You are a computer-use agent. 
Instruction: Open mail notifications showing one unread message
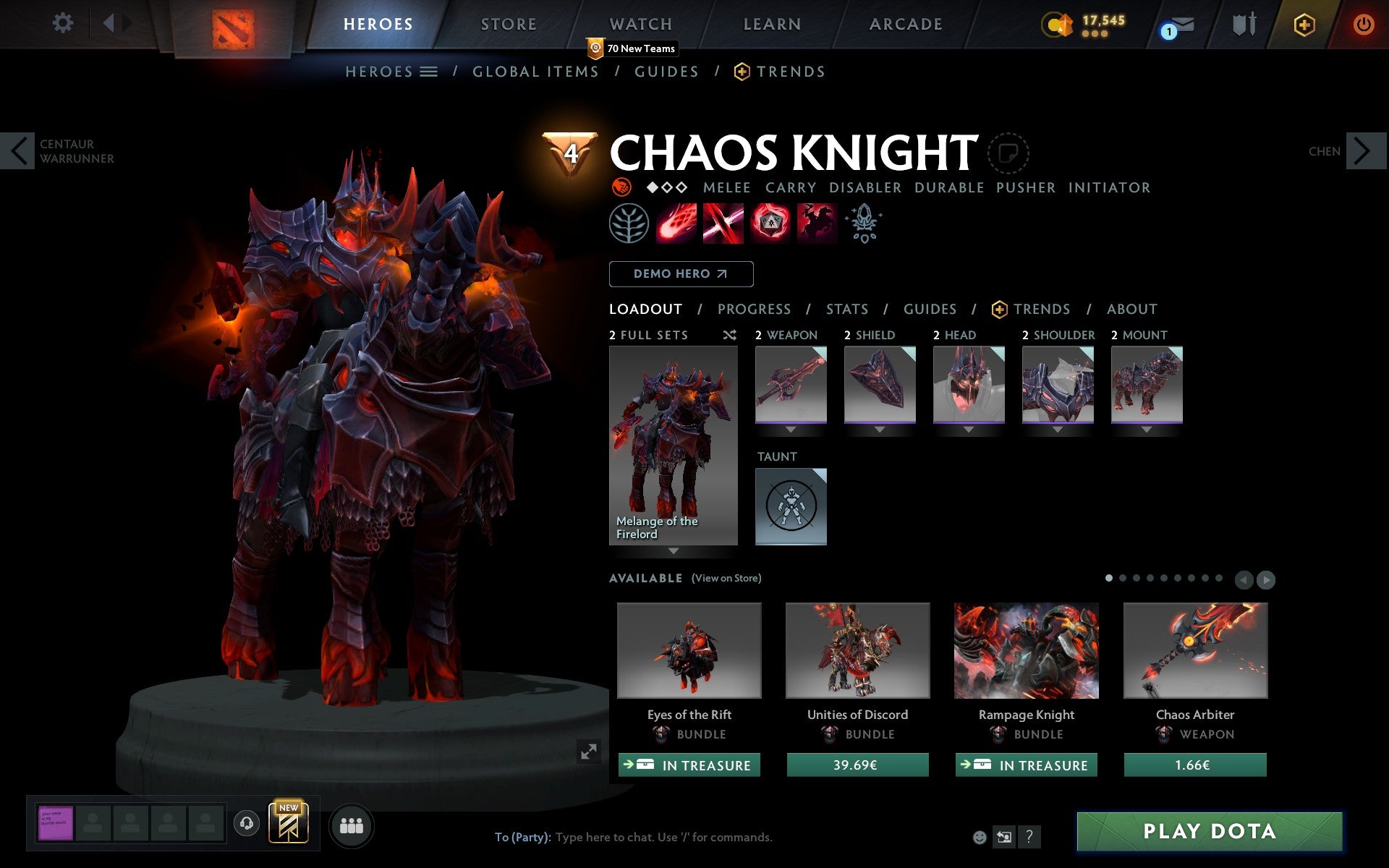[x=1179, y=24]
